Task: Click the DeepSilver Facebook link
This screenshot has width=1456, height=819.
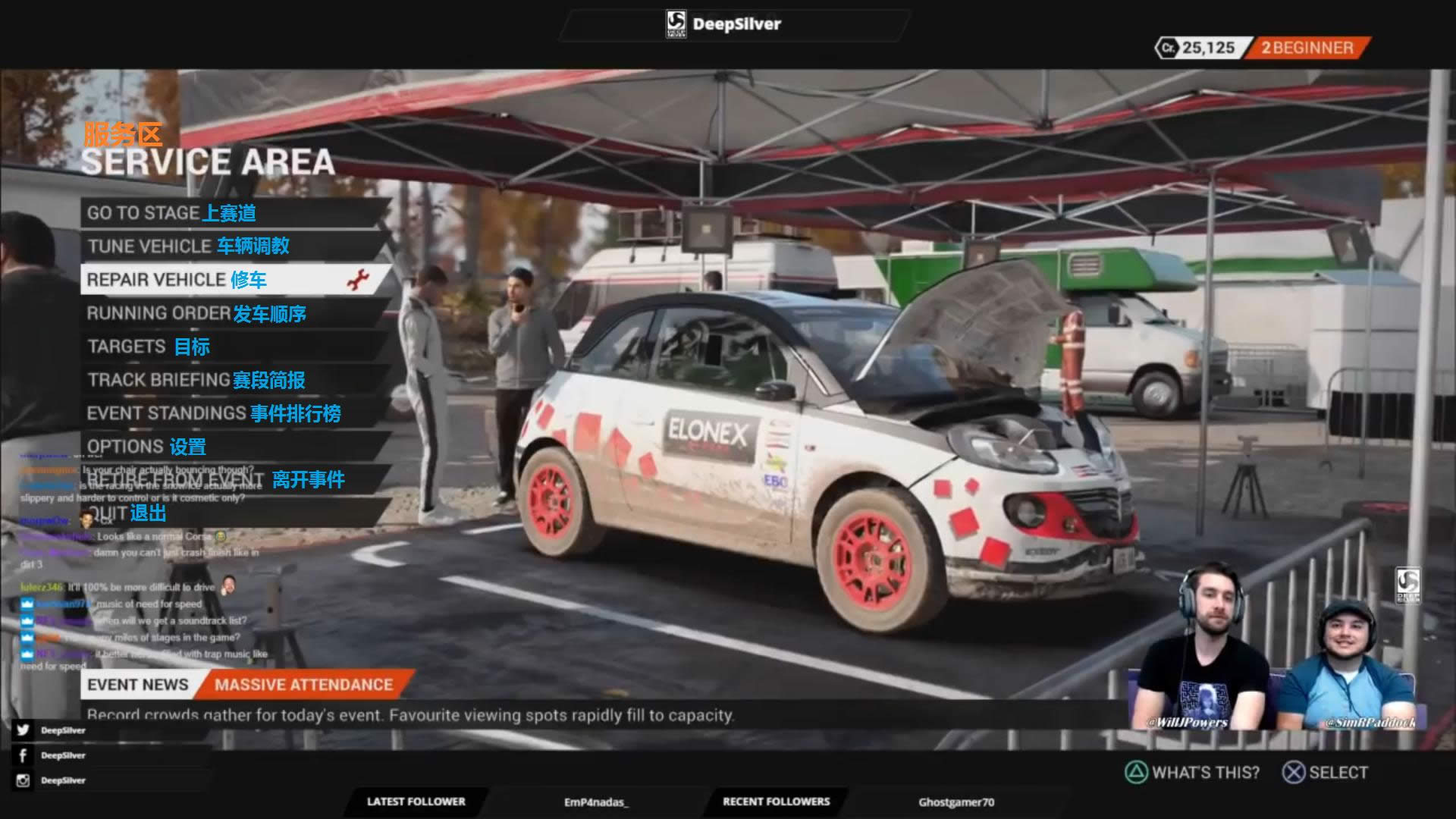Action: pyautogui.click(x=52, y=755)
